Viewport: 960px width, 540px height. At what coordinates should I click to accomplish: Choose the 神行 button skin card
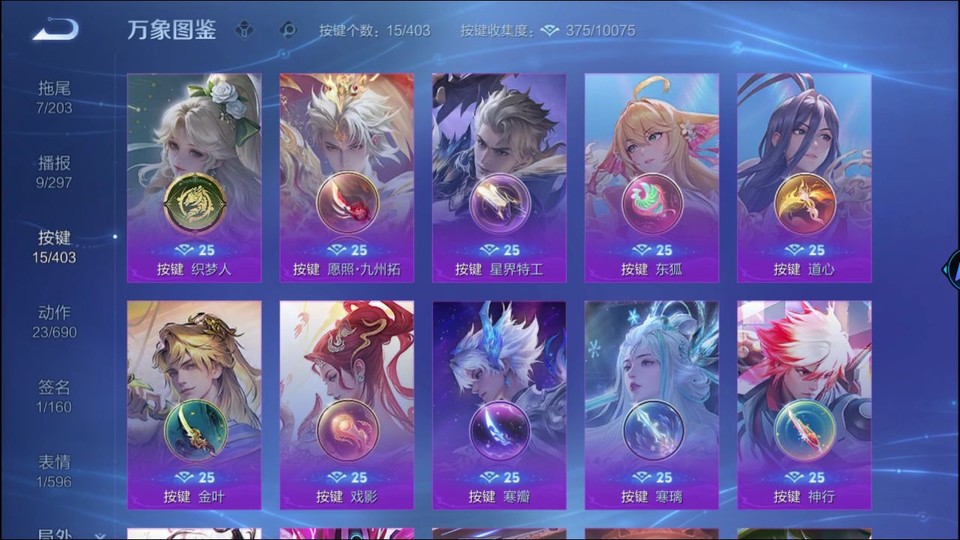(804, 405)
